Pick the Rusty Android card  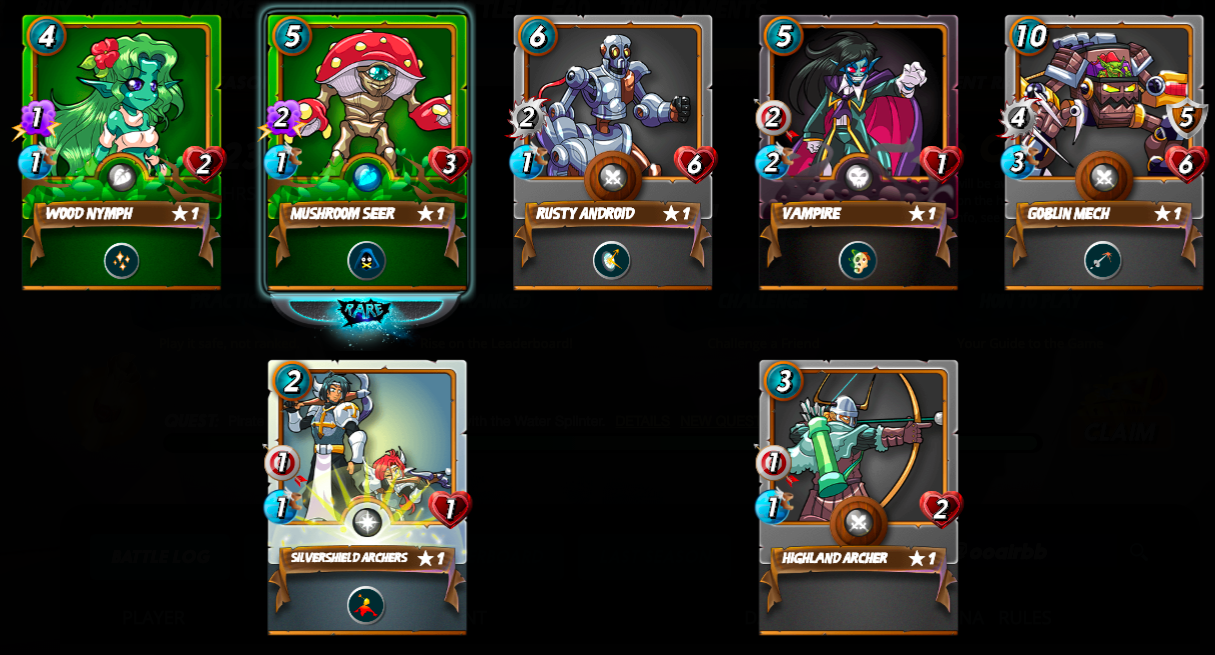click(612, 110)
